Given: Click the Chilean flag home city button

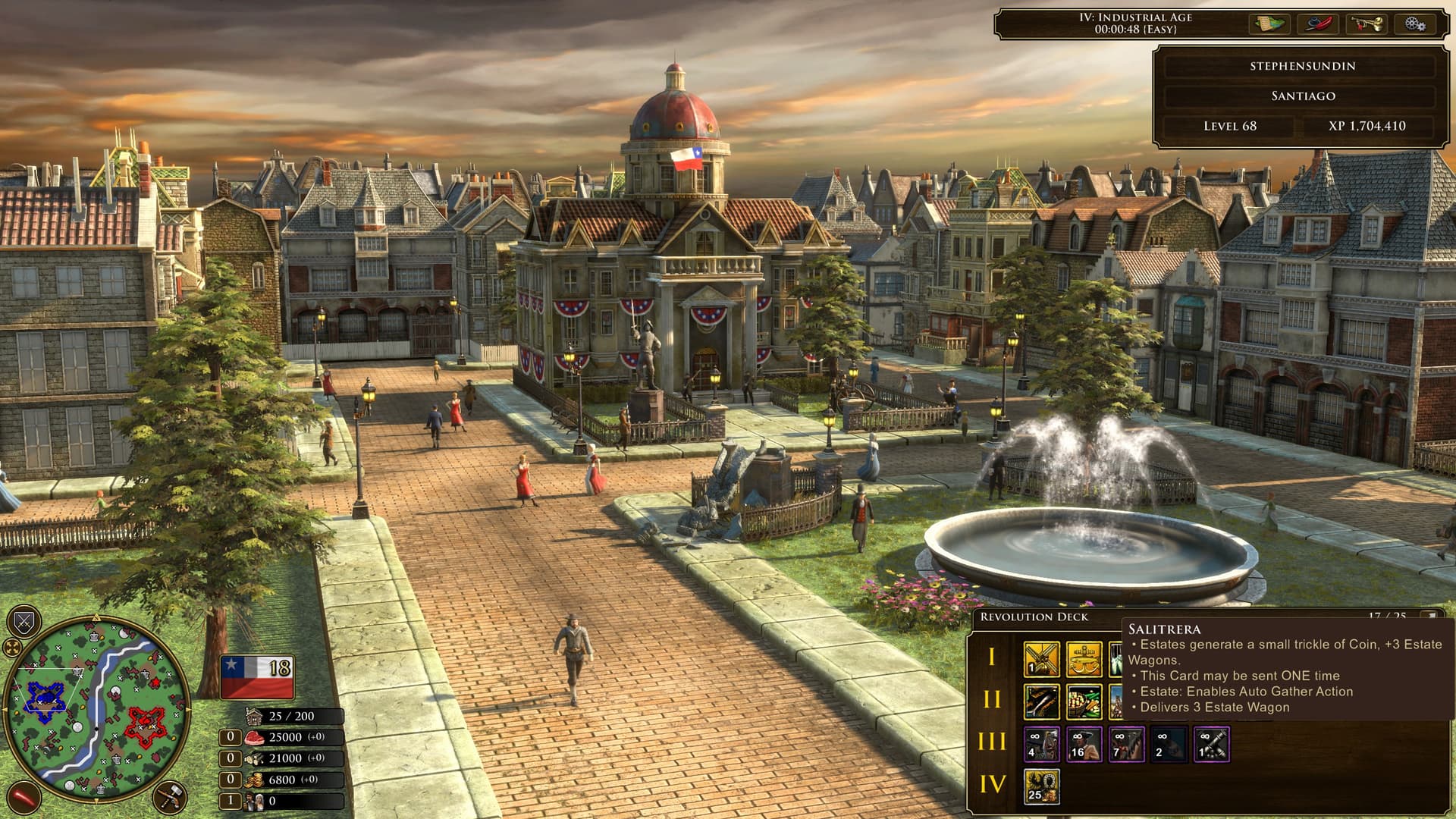Looking at the screenshot, I should click(256, 676).
